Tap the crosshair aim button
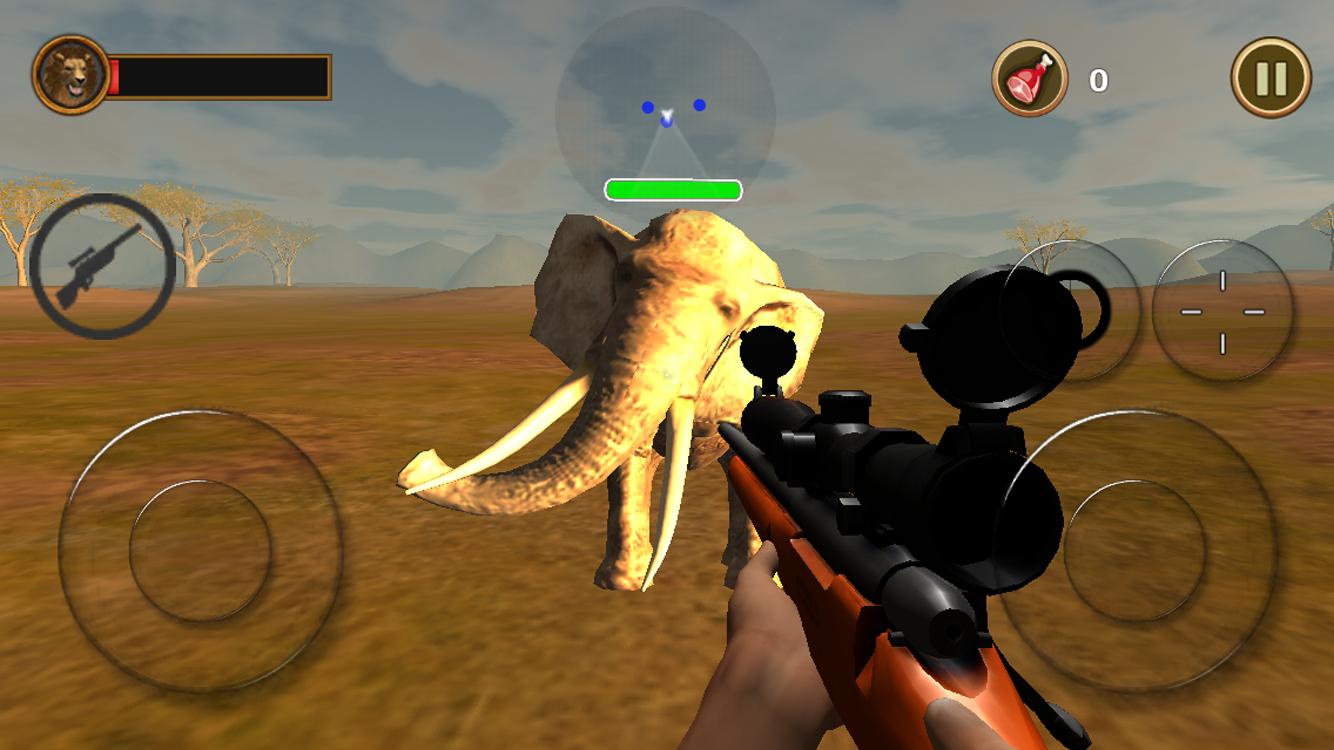This screenshot has width=1334, height=750. (x=1221, y=310)
